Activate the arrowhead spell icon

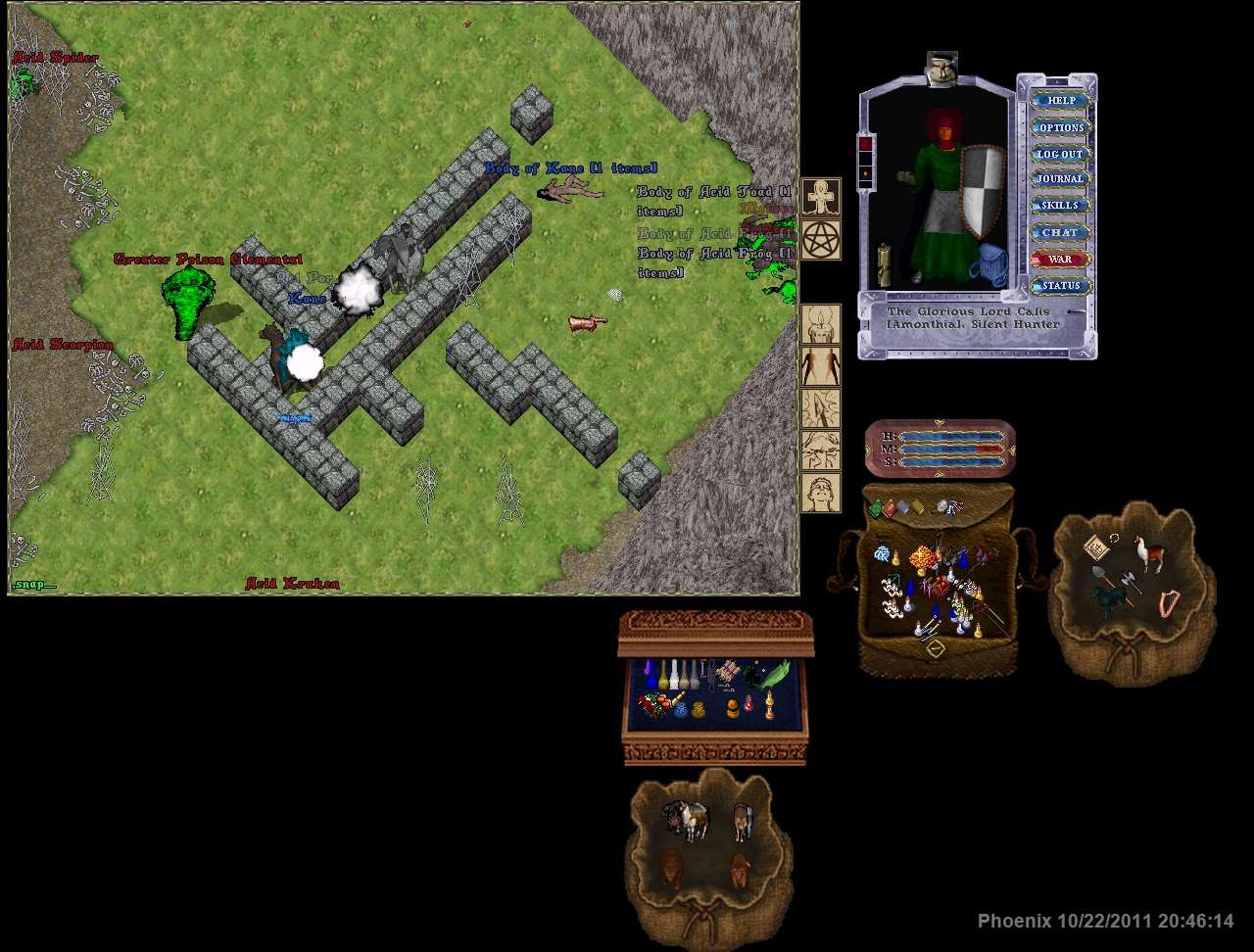click(x=821, y=407)
